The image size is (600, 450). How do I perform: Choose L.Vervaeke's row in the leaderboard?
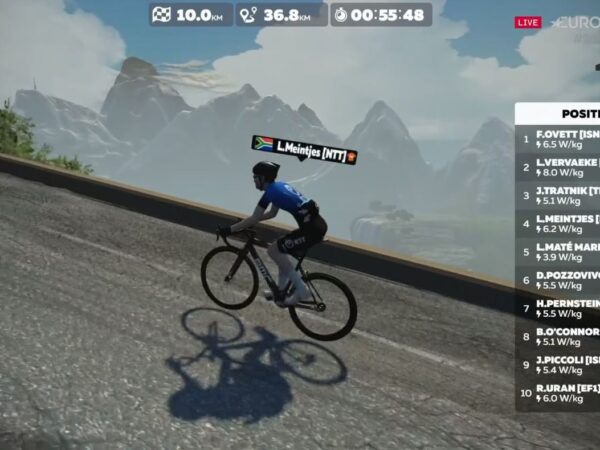click(566, 166)
